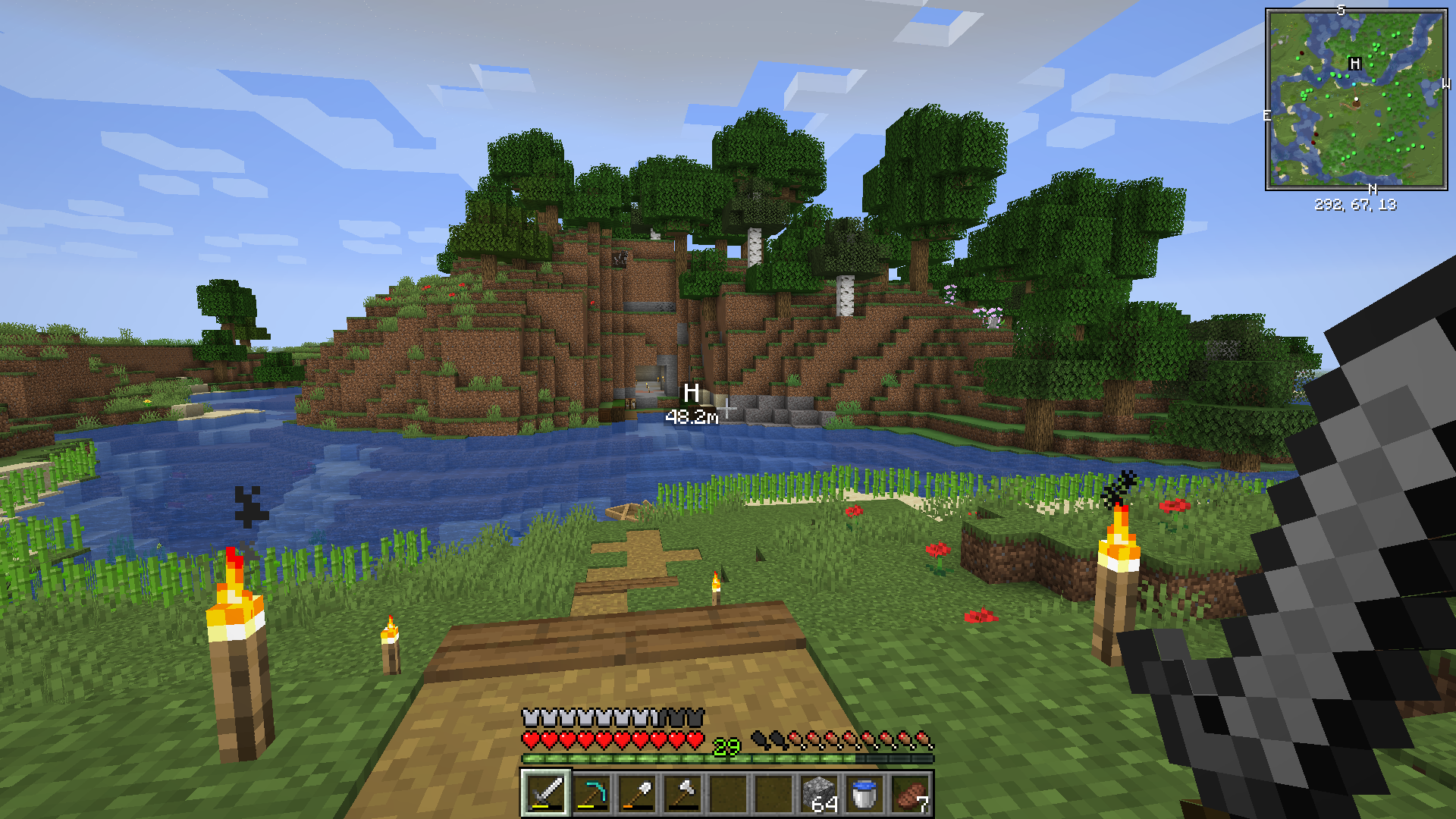The image size is (1456, 819).
Task: Select the iron sword hotbar slot
Action: [546, 793]
